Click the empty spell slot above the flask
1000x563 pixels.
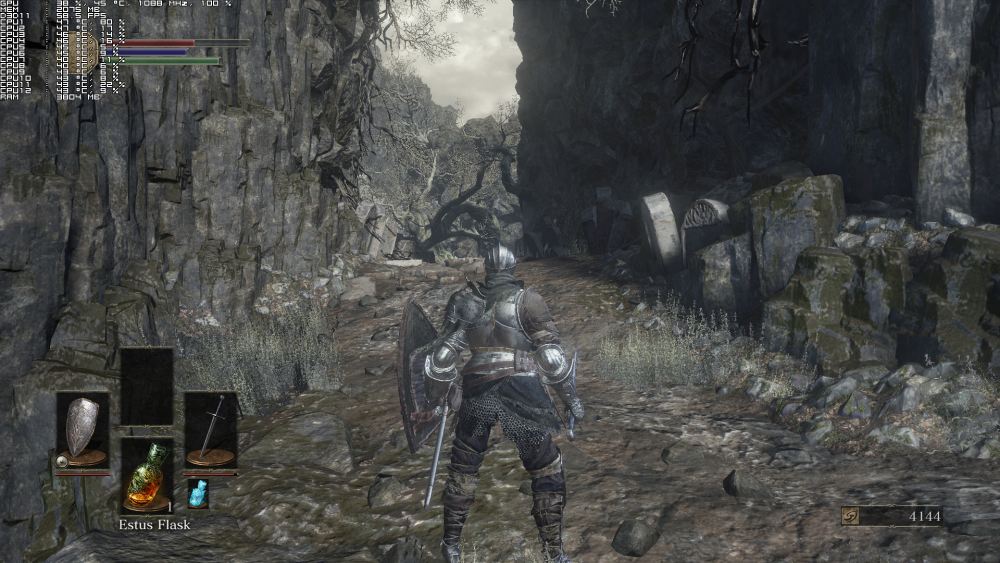[x=146, y=387]
